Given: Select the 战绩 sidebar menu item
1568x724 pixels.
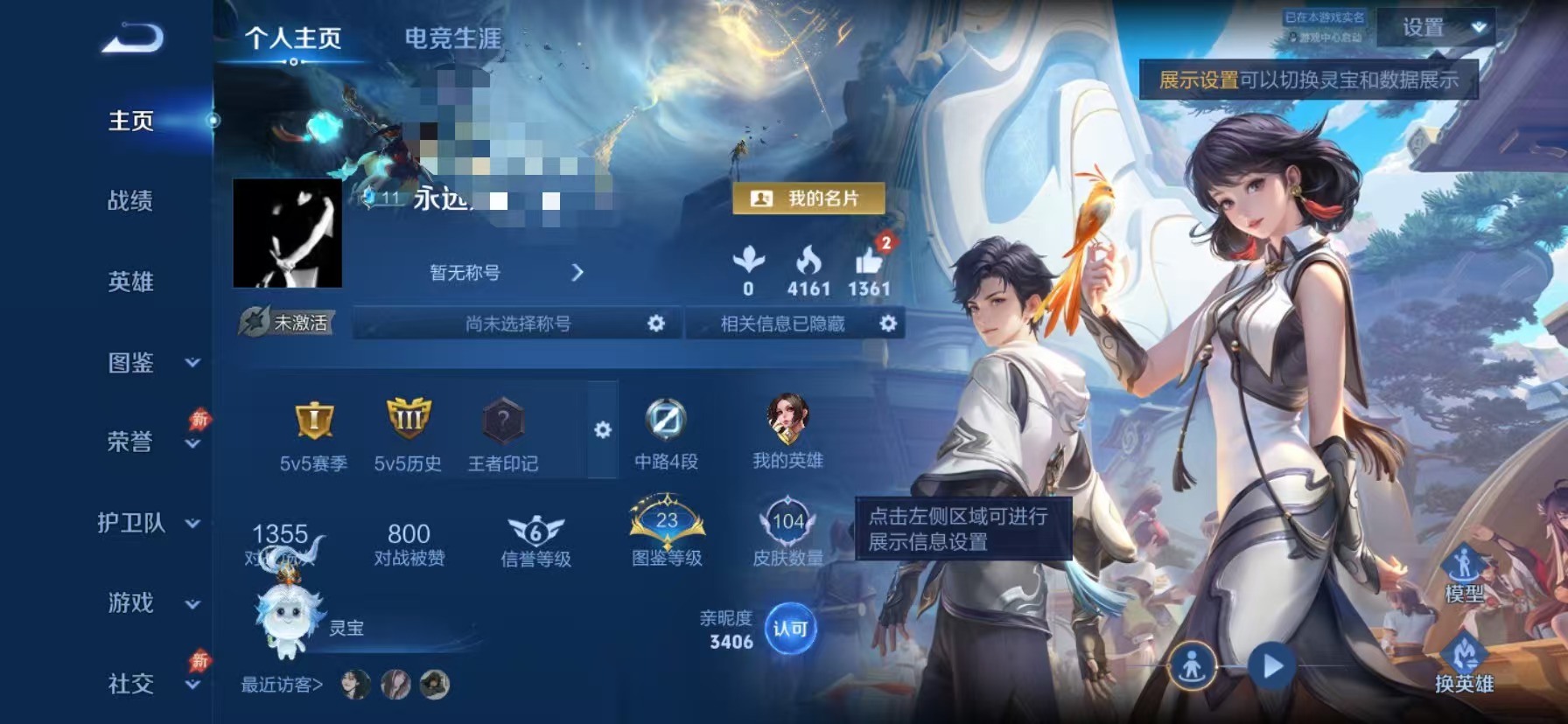Looking at the screenshot, I should [x=131, y=202].
